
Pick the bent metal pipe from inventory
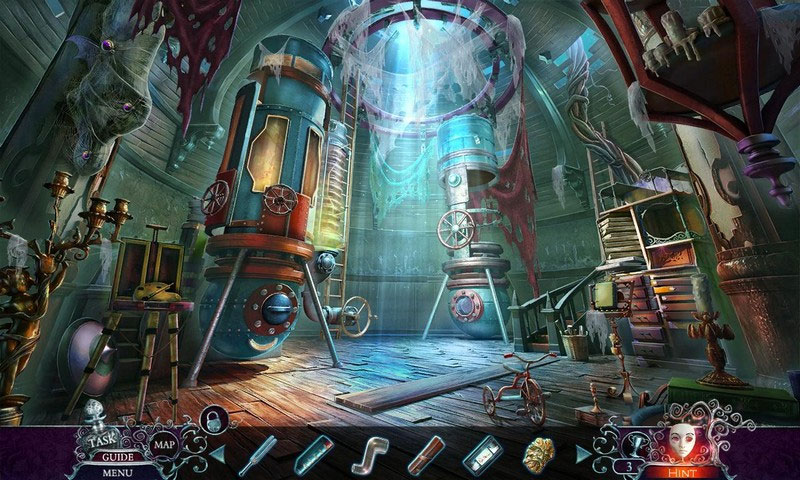pos(370,455)
